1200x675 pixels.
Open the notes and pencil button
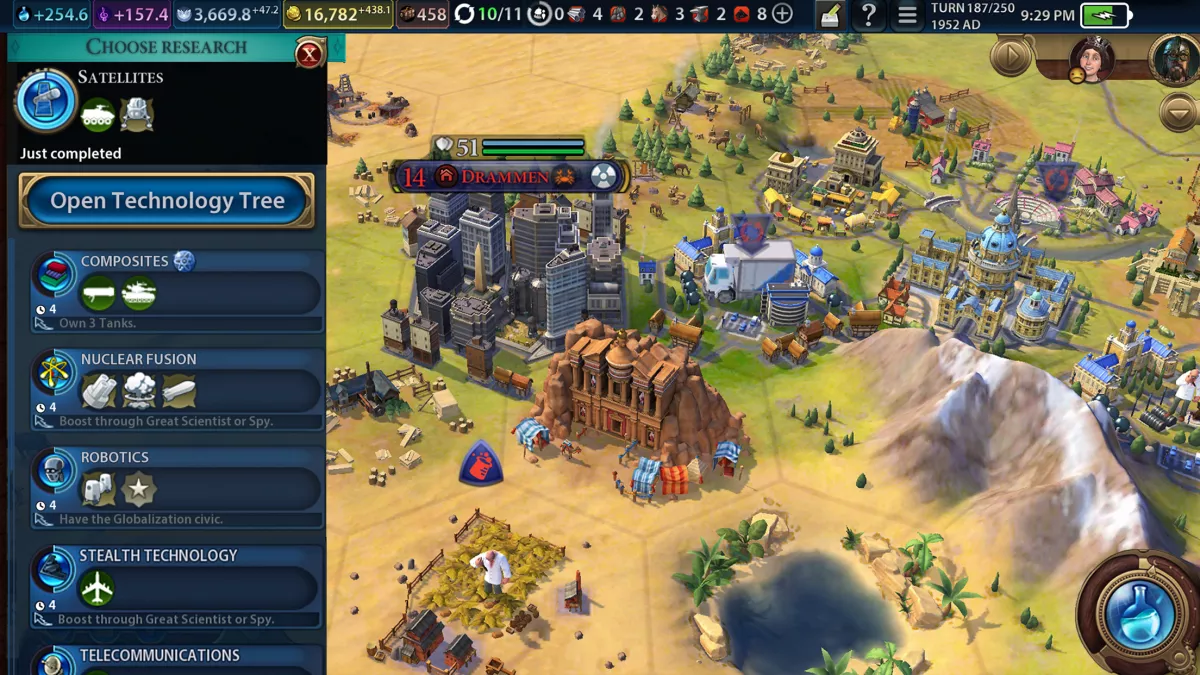(x=829, y=15)
